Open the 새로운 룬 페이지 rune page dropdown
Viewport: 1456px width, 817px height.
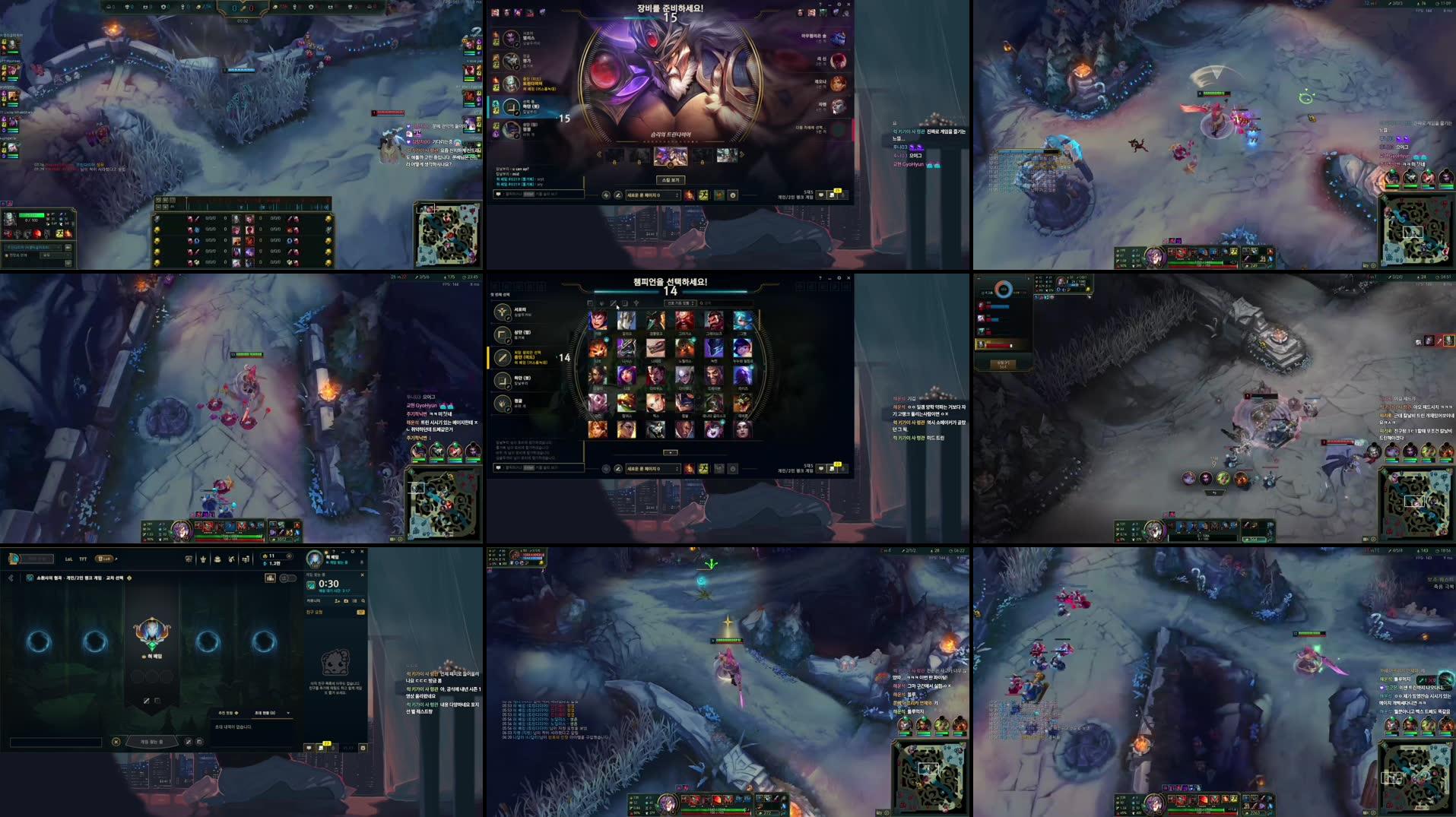[x=653, y=468]
